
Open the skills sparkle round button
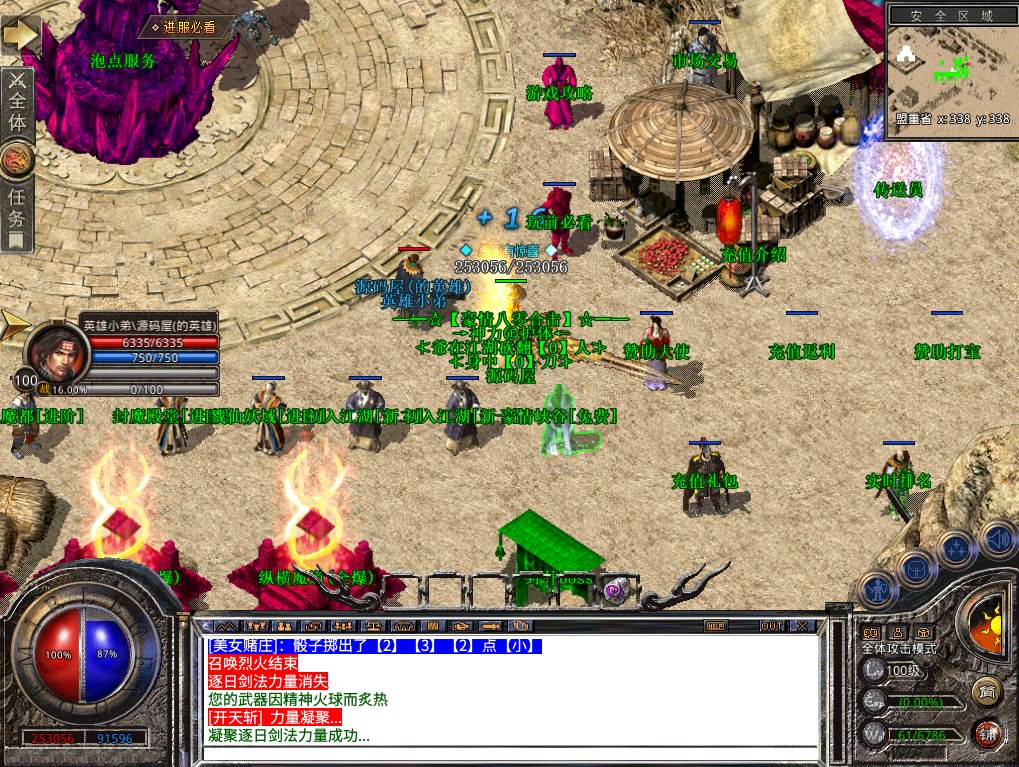(957, 547)
